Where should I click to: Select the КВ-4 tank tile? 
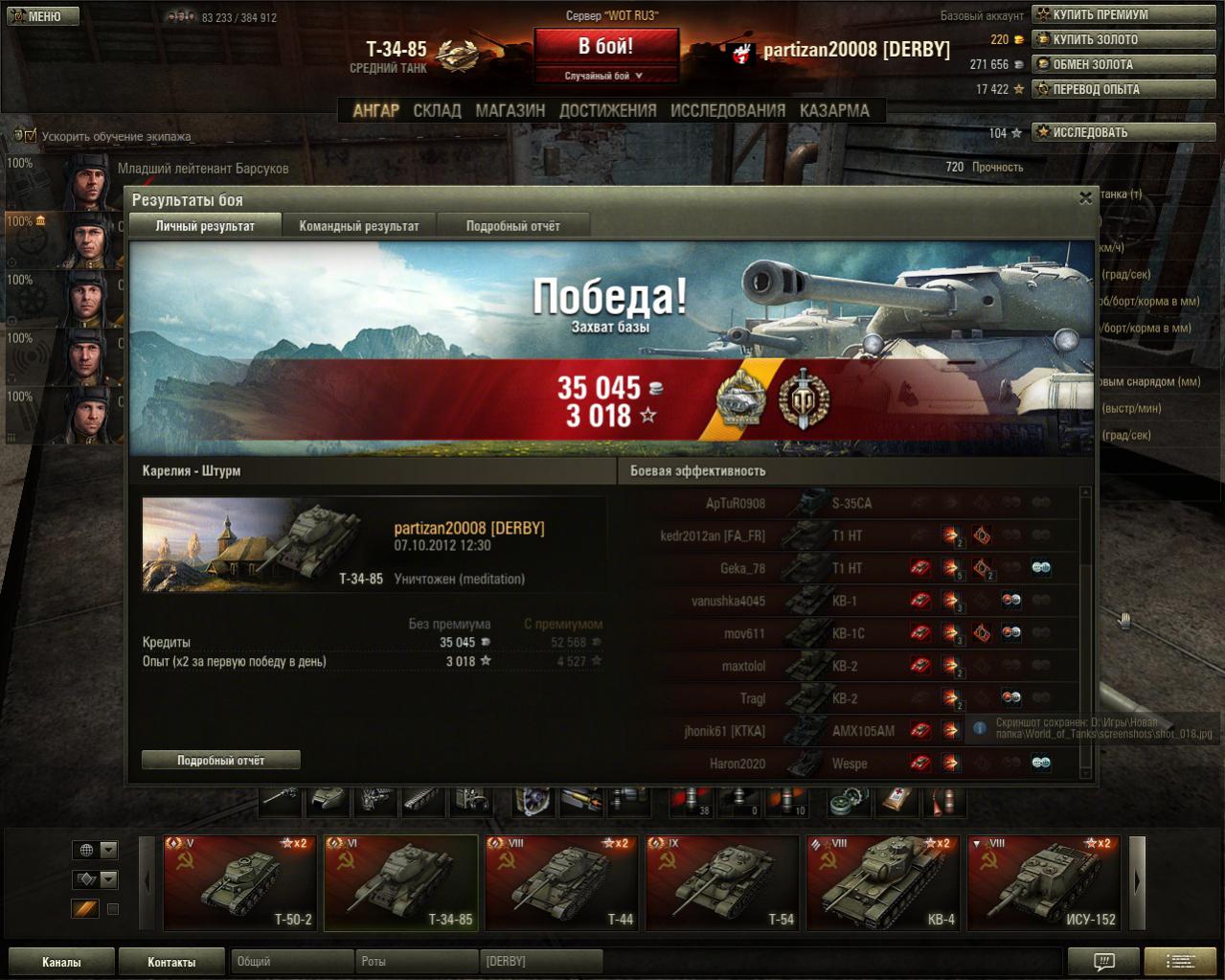[x=883, y=883]
